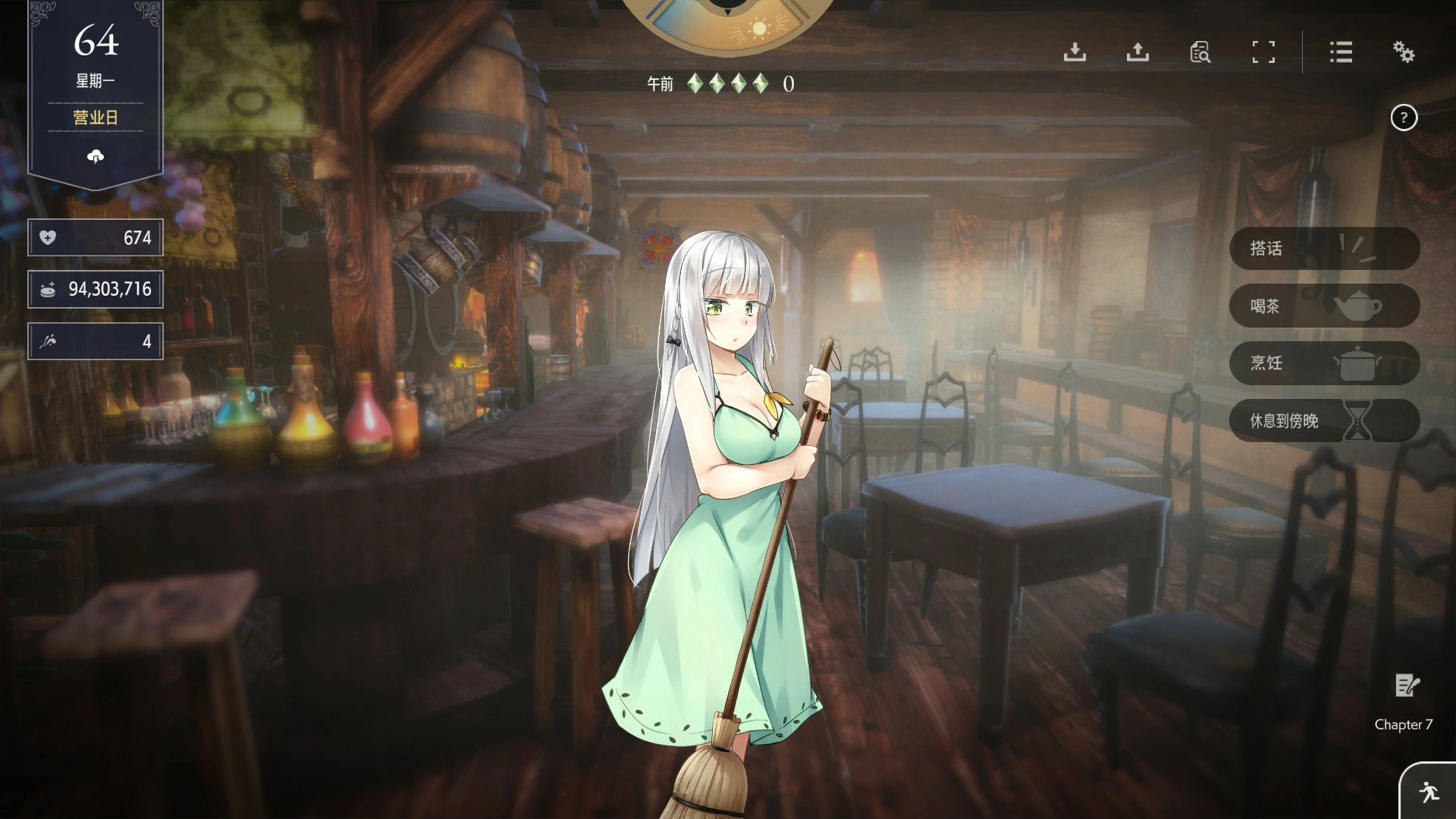Click the storm cloud weather icon
The image size is (1456, 819).
pyautogui.click(x=95, y=157)
